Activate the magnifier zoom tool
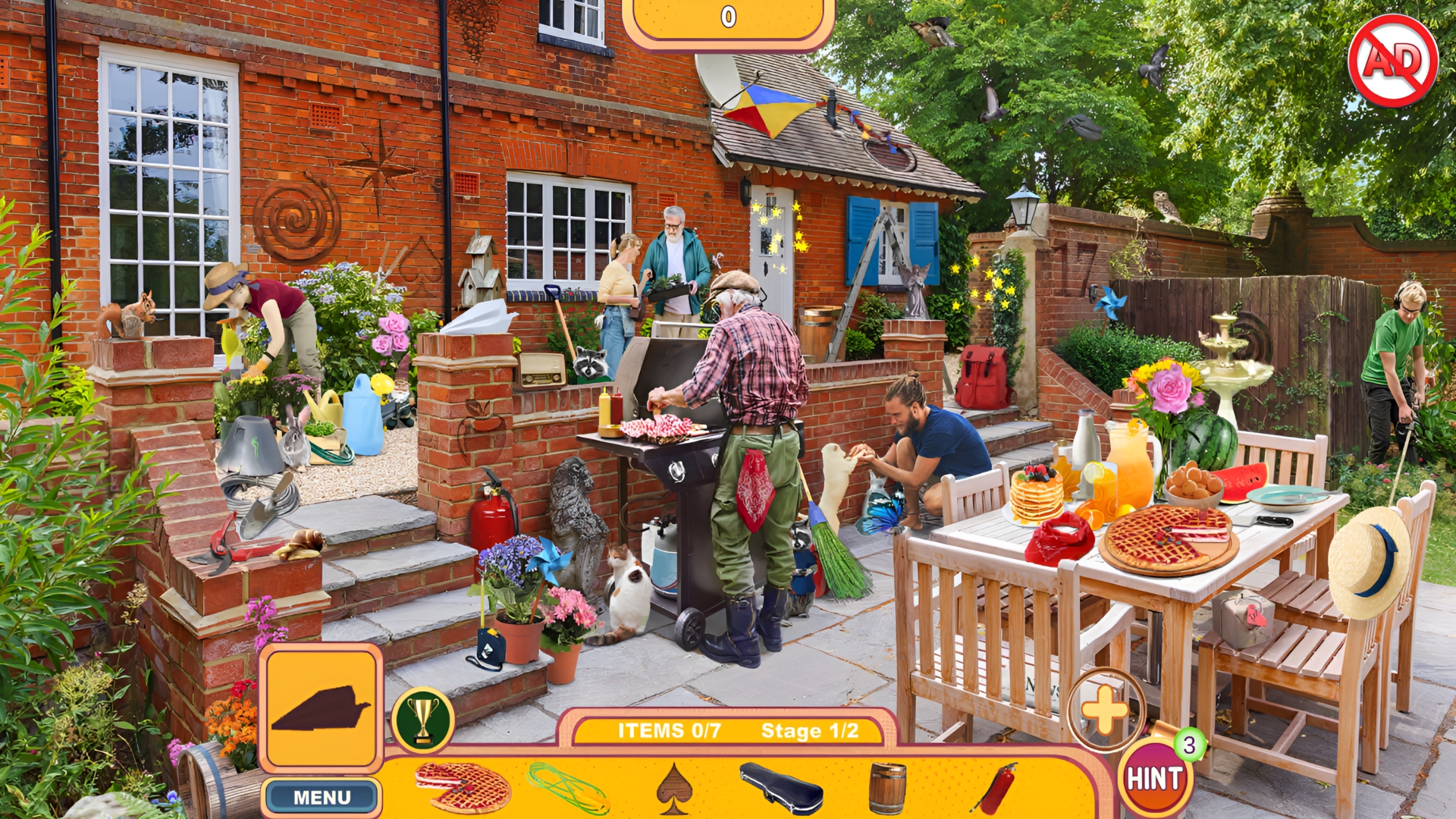 pyautogui.click(x=1106, y=711)
